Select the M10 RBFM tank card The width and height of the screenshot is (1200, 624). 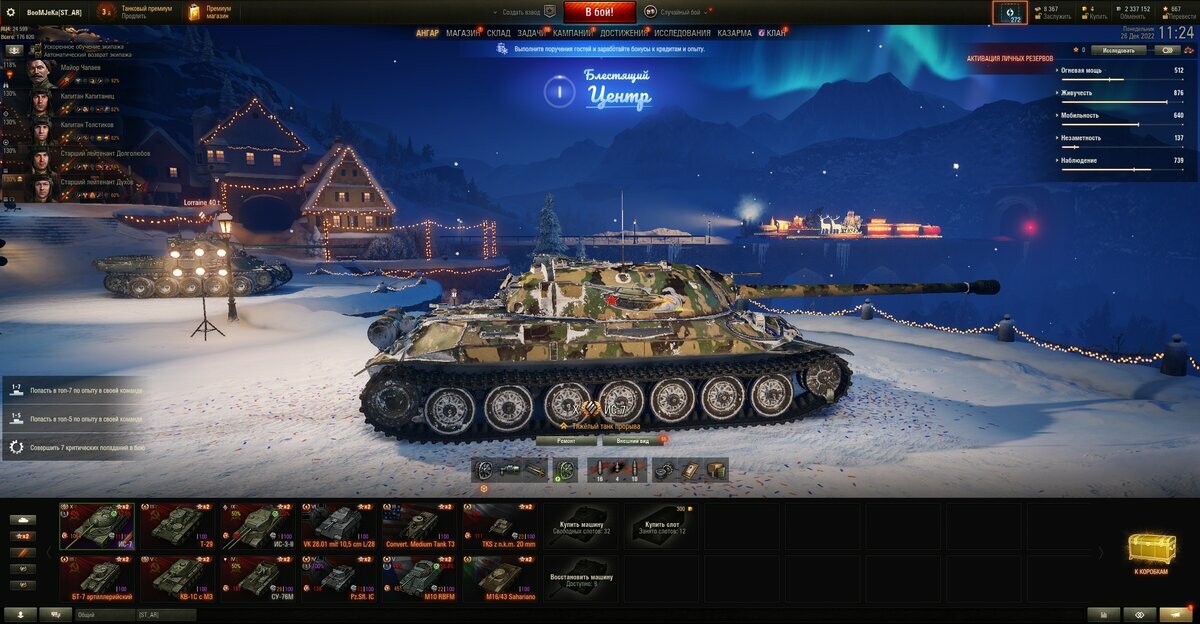(x=419, y=577)
